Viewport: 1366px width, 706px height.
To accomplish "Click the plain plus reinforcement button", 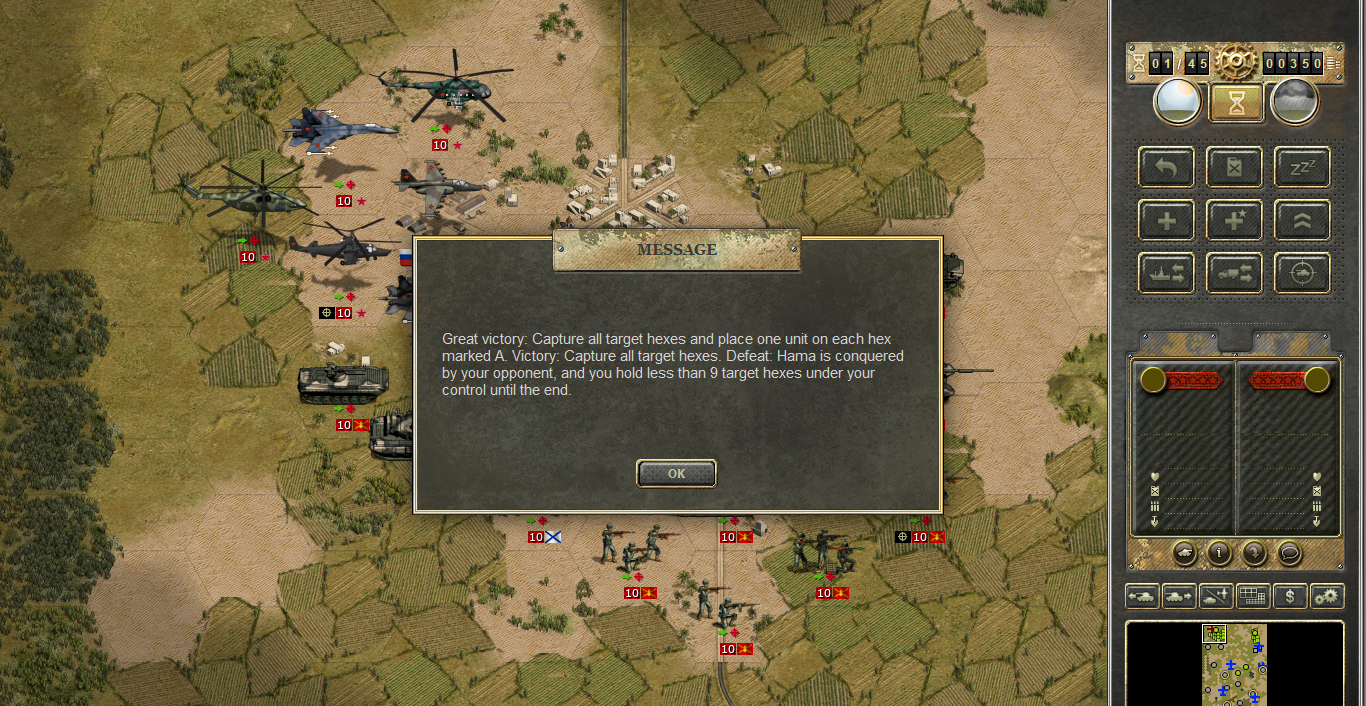I will [1166, 220].
